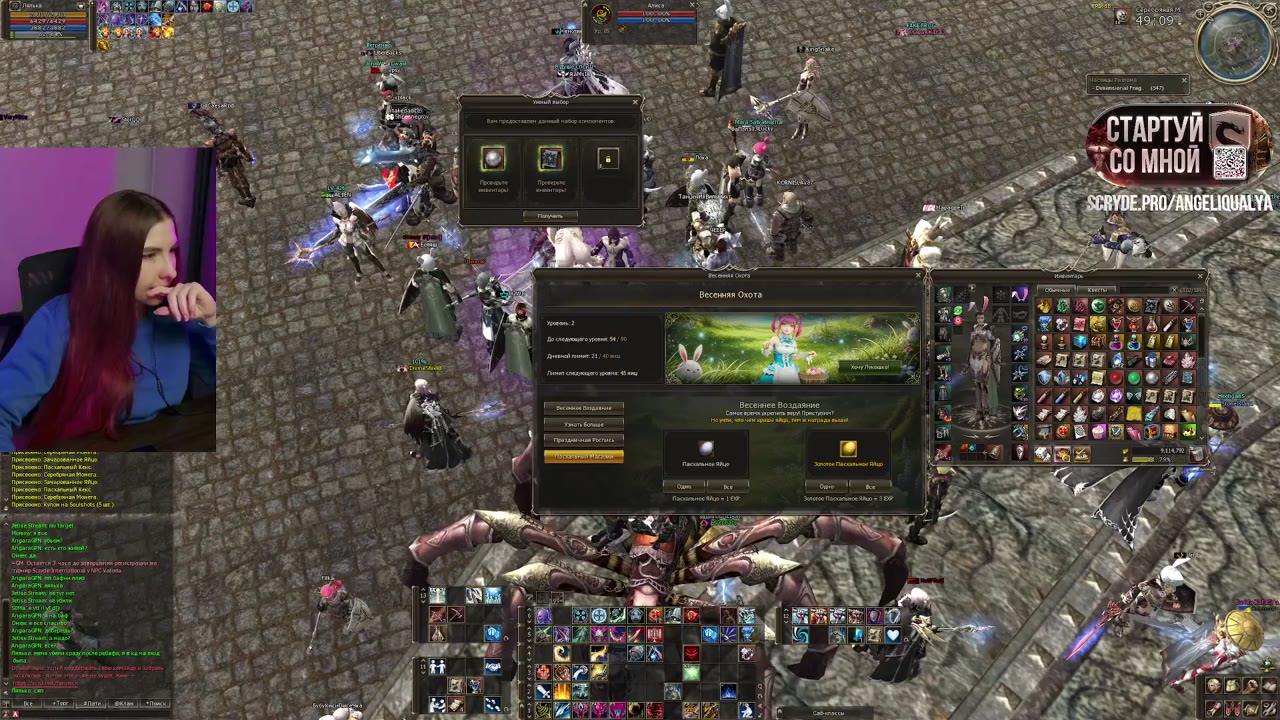The width and height of the screenshot is (1280, 720).
Task: Select the pink cupcake item in inventory
Action: (1099, 432)
